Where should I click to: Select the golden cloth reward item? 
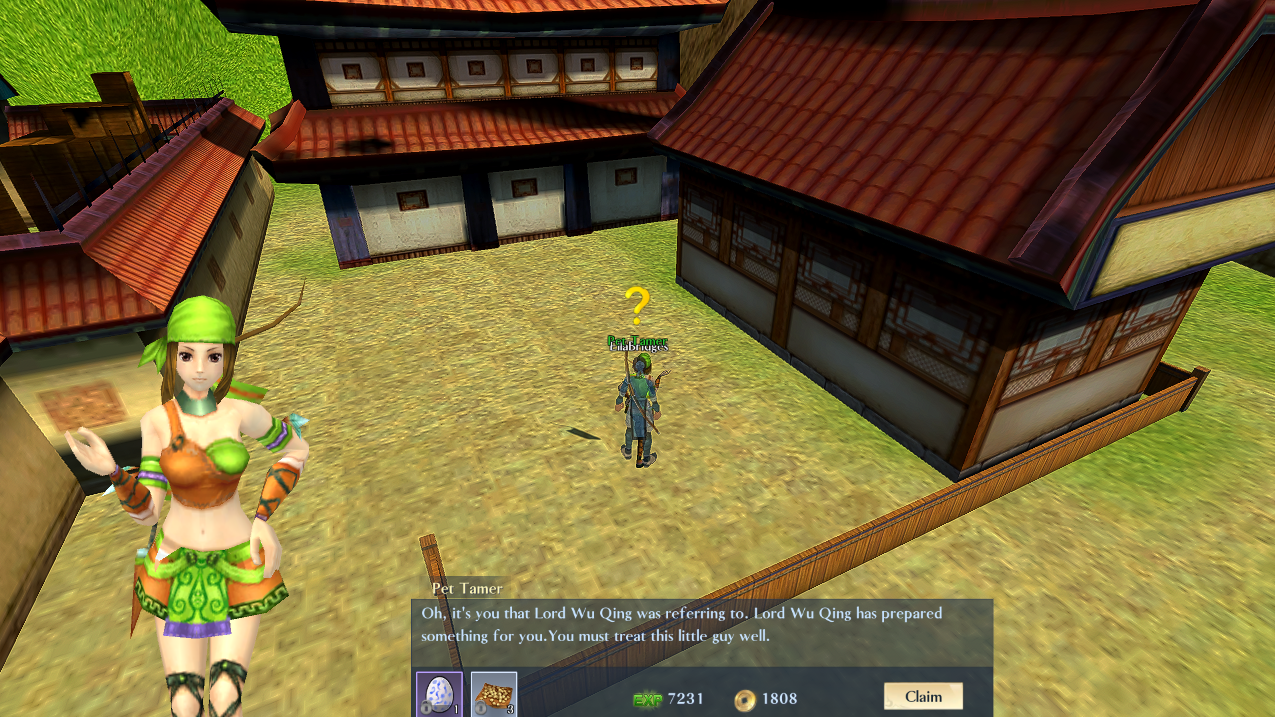point(494,694)
